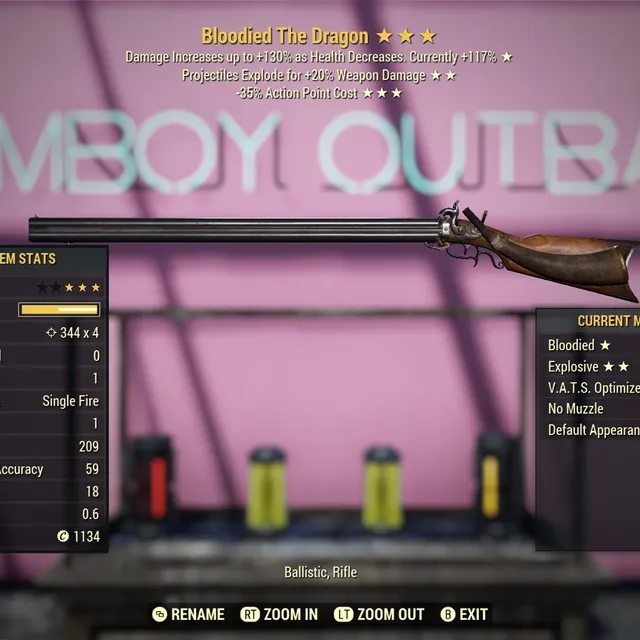Select the Bloodied mod entry
640x640 pixels.
[x=578, y=345]
